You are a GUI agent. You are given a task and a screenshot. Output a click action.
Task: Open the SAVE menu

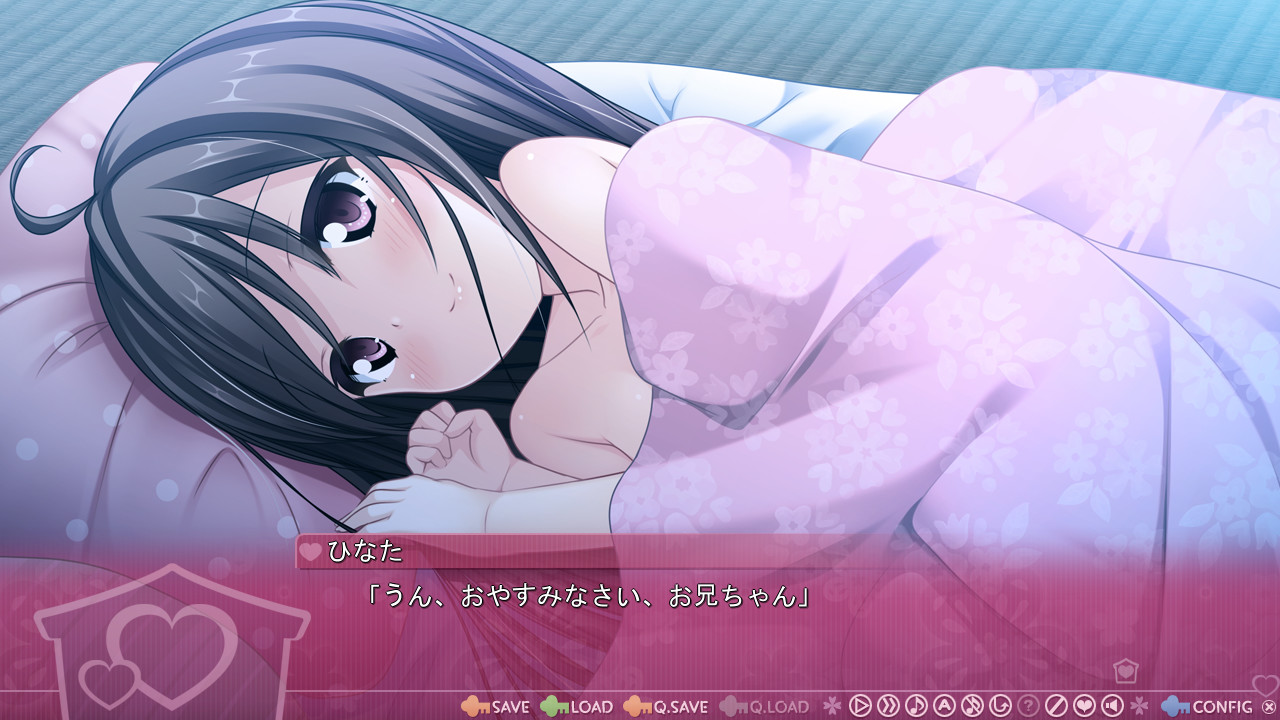tap(496, 706)
